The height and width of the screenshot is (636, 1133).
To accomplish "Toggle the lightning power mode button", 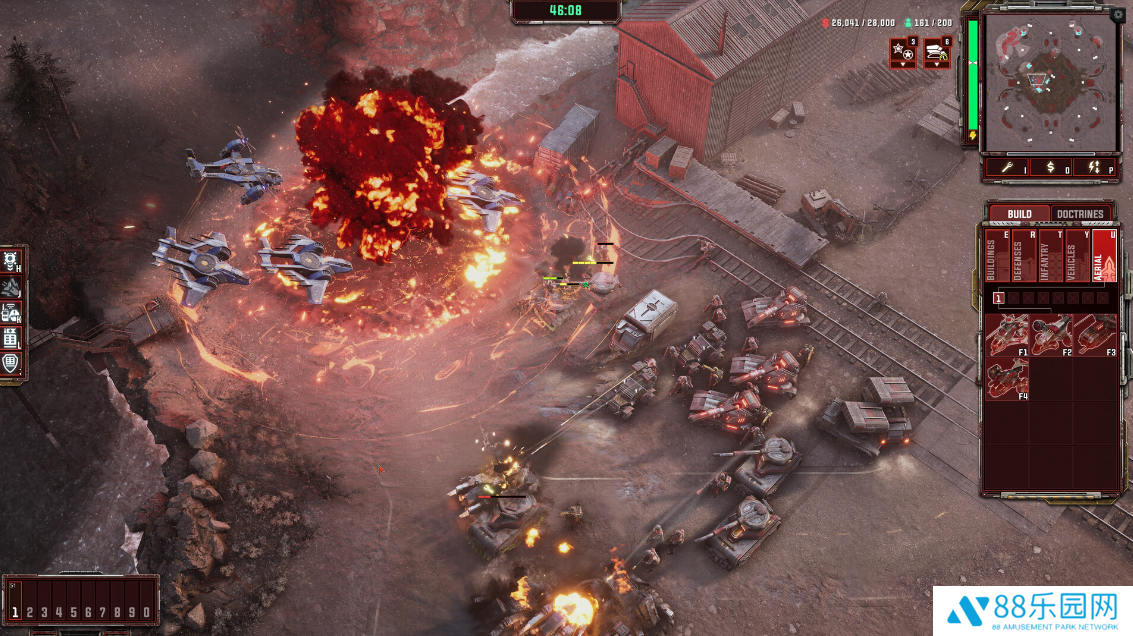I will [1094, 168].
